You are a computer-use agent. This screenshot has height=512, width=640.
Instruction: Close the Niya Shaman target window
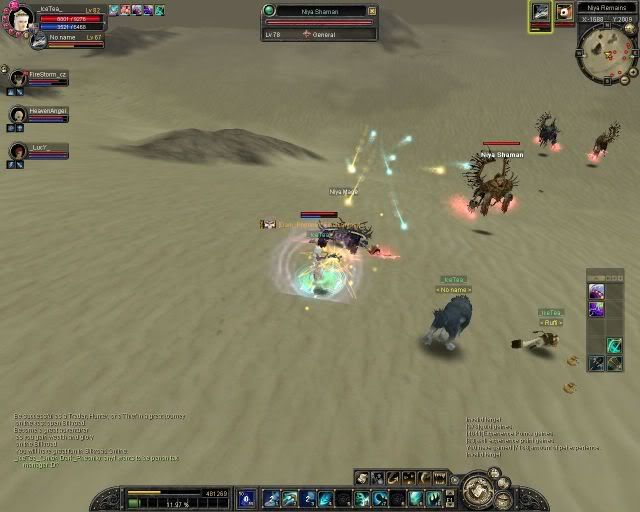372,11
